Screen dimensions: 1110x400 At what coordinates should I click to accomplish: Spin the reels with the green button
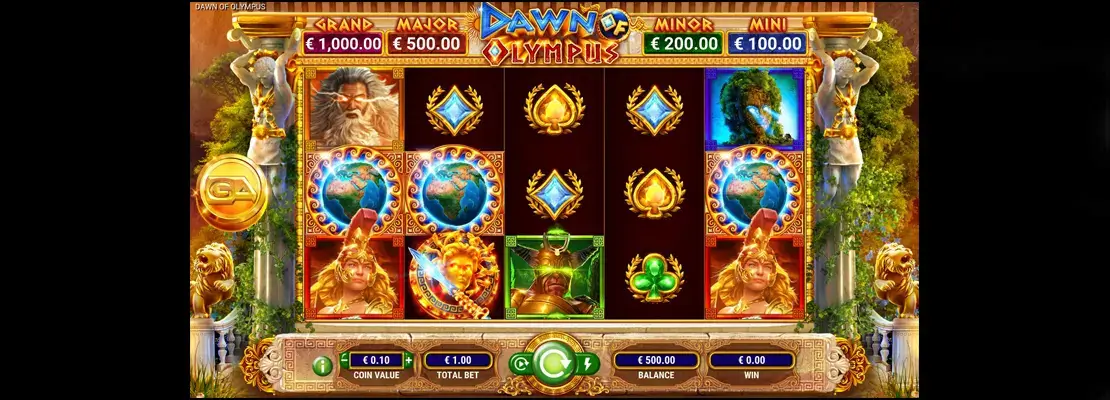[554, 363]
